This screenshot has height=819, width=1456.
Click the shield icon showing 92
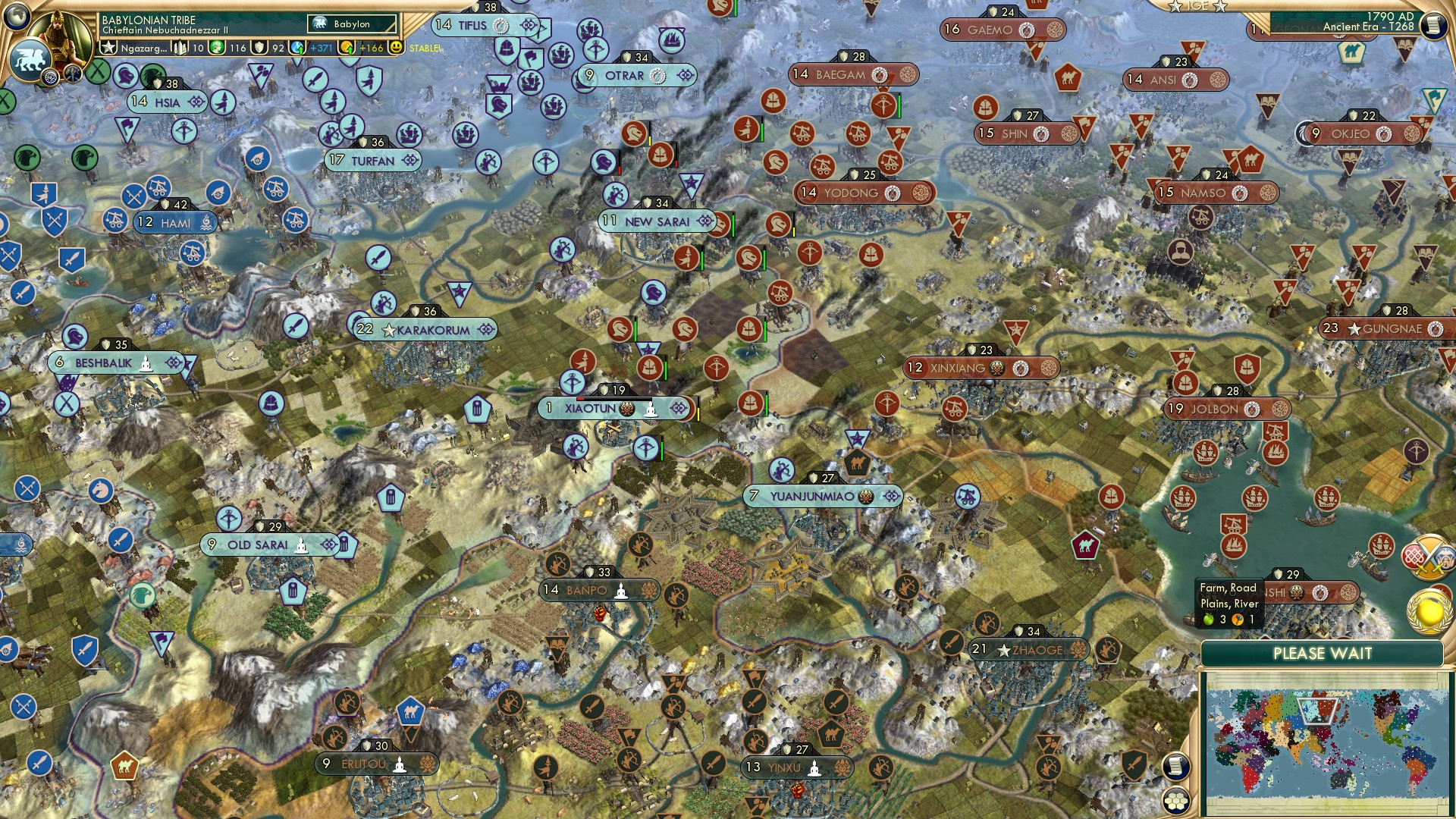tap(259, 48)
